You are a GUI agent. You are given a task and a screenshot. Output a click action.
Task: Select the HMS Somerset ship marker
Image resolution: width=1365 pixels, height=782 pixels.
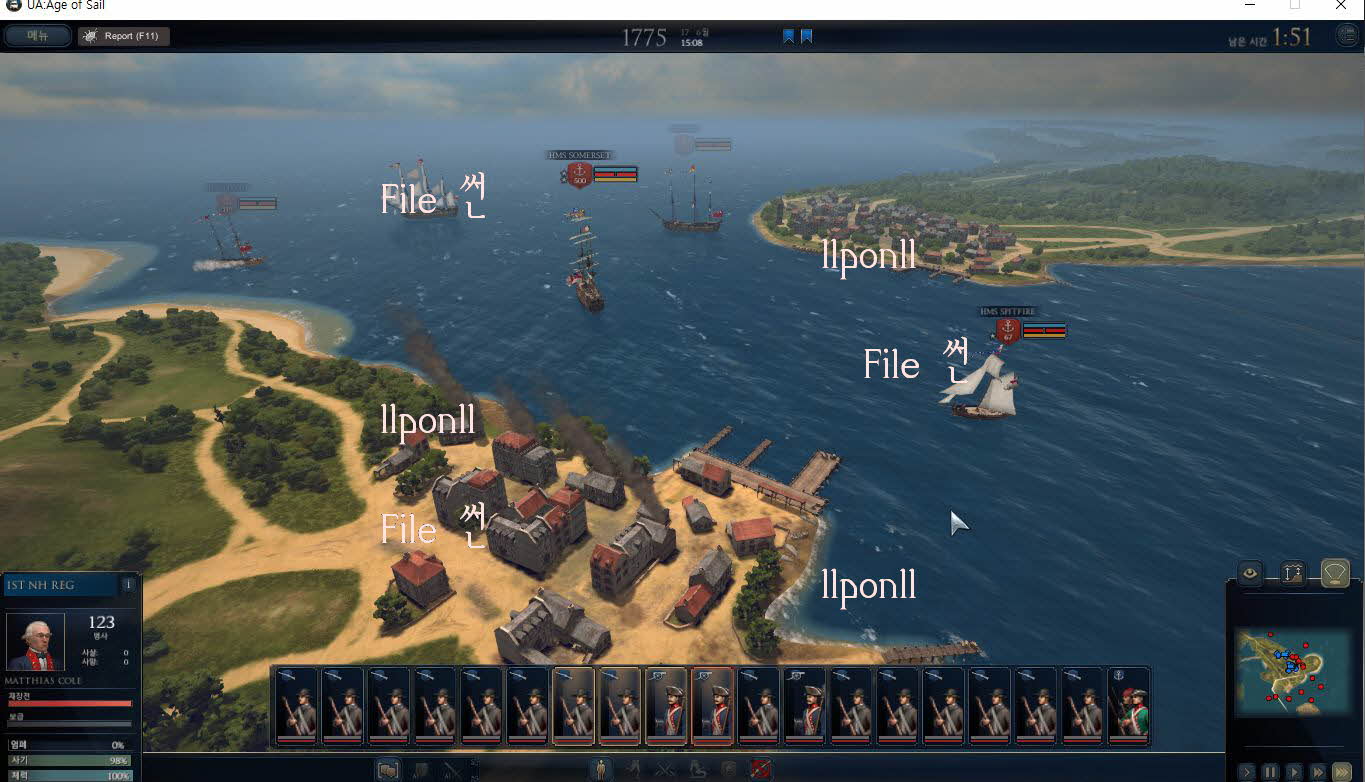[578, 174]
